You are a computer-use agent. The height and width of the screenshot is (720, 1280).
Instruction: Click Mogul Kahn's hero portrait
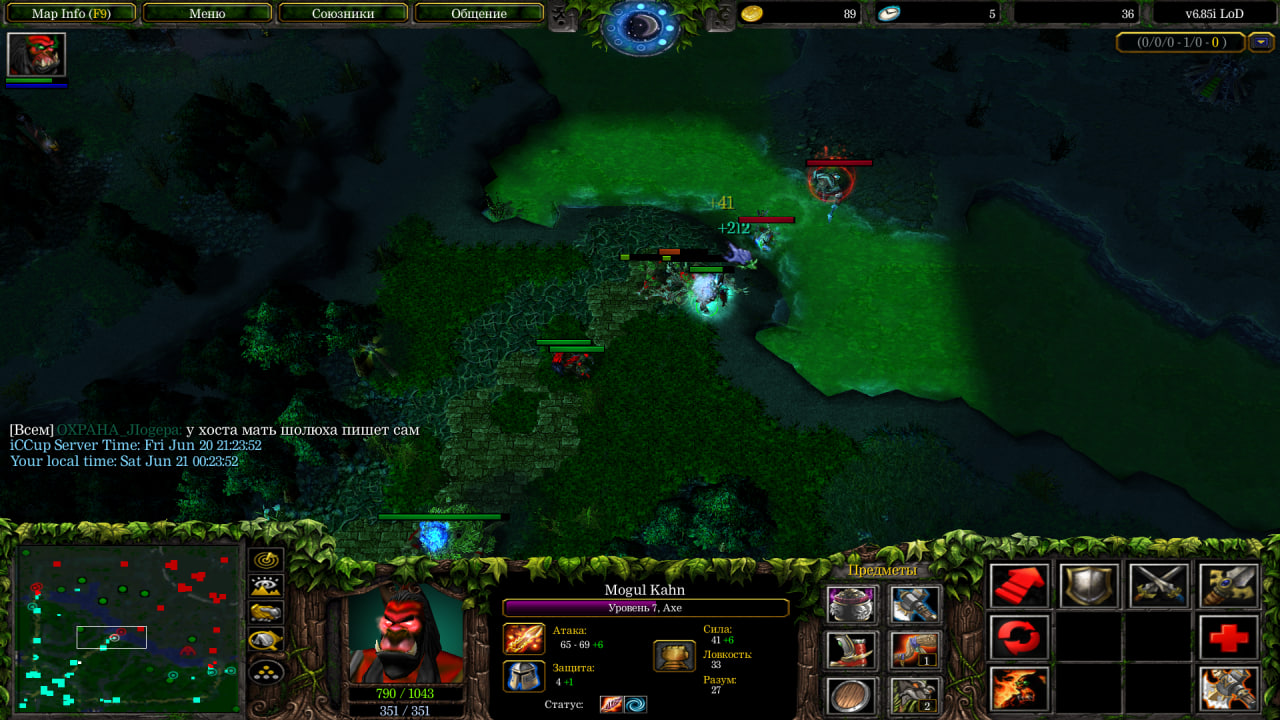[x=405, y=632]
